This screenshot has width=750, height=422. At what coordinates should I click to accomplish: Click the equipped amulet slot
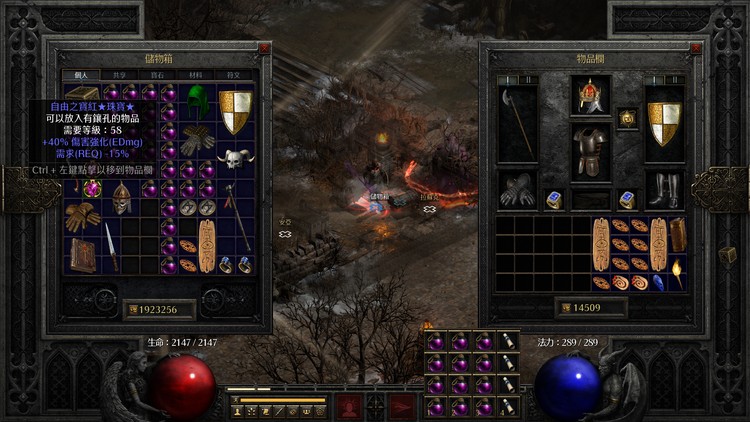point(627,118)
